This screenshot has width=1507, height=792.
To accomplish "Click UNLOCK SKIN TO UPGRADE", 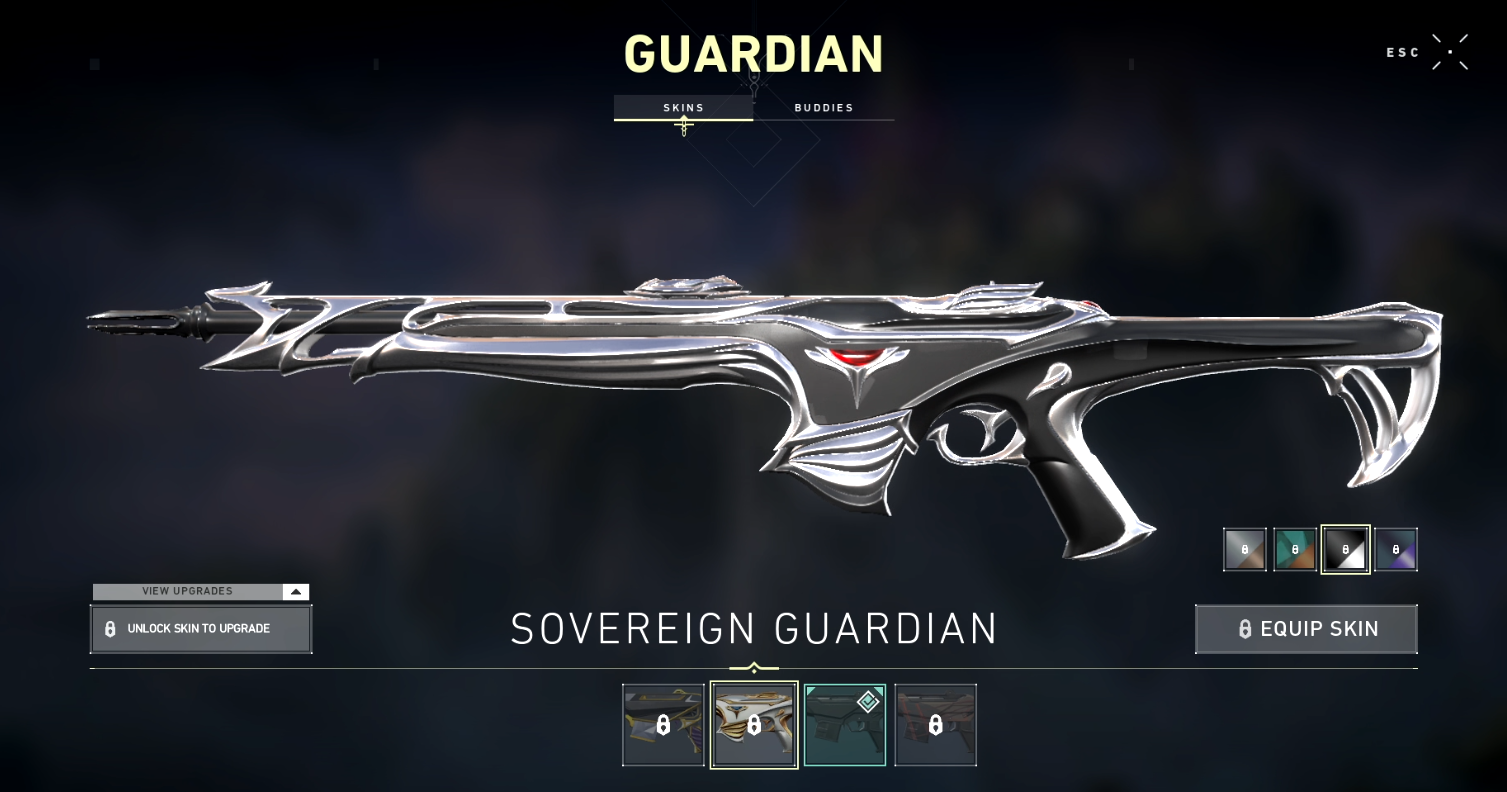I will (x=200, y=629).
